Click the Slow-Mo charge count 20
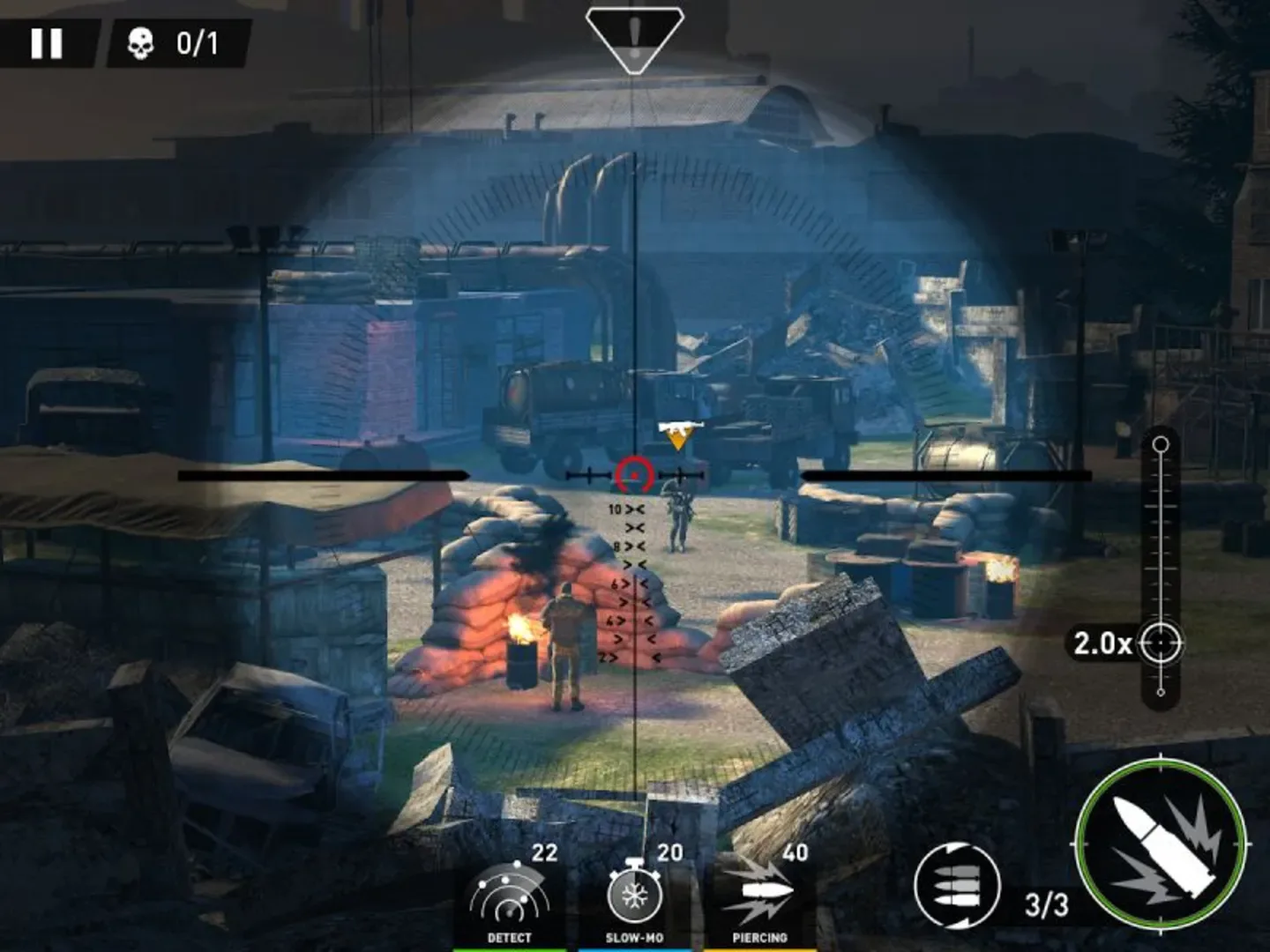1270x952 pixels. pyautogui.click(x=669, y=852)
